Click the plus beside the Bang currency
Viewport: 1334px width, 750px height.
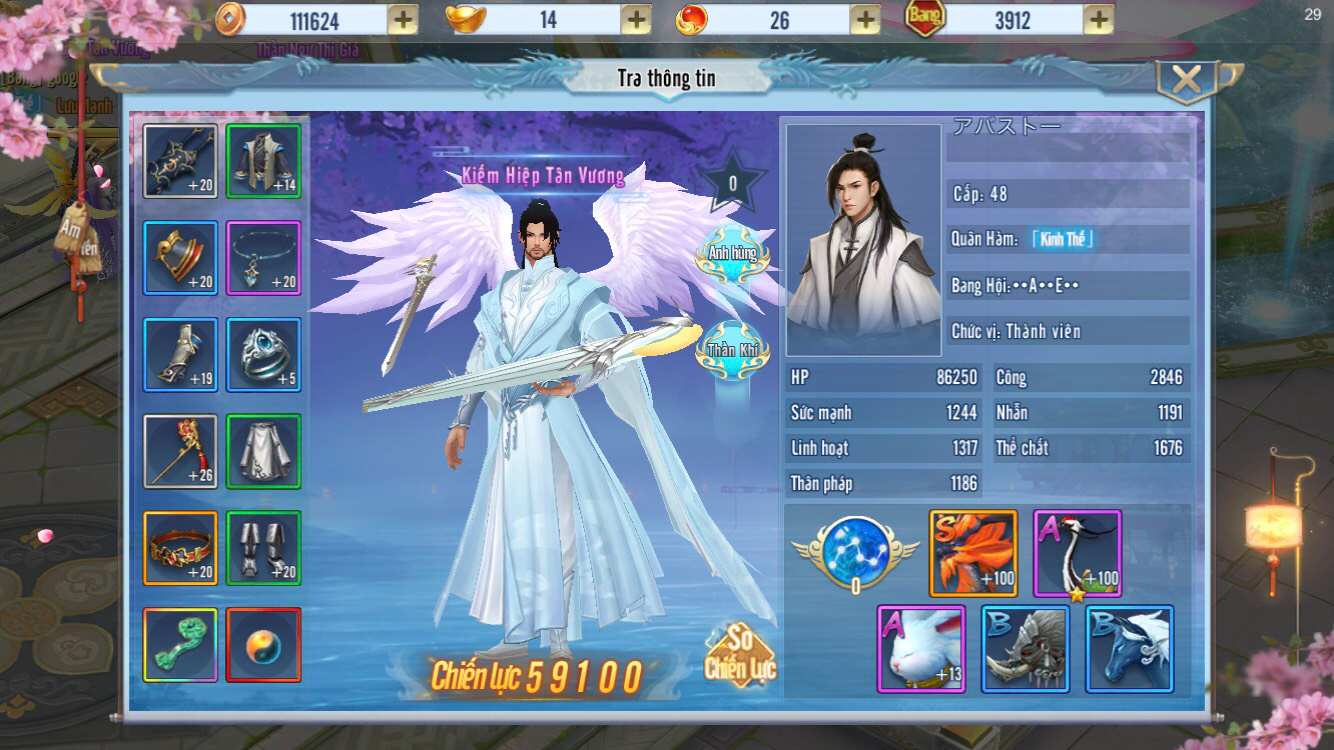[x=1098, y=20]
